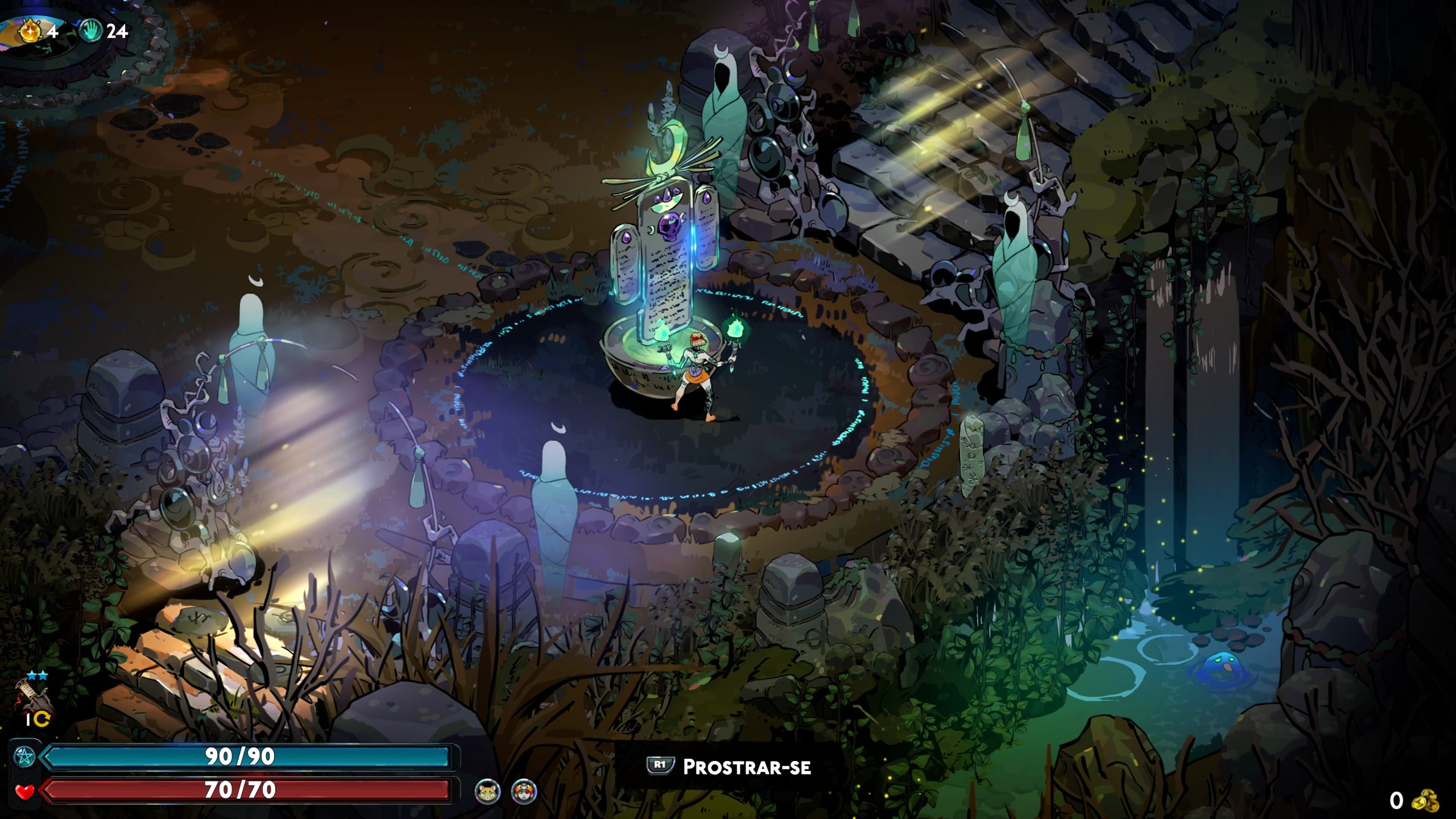This screenshot has height=819, width=1456.
Task: Choose the Prostrar-se interaction prompt
Action: point(730,767)
